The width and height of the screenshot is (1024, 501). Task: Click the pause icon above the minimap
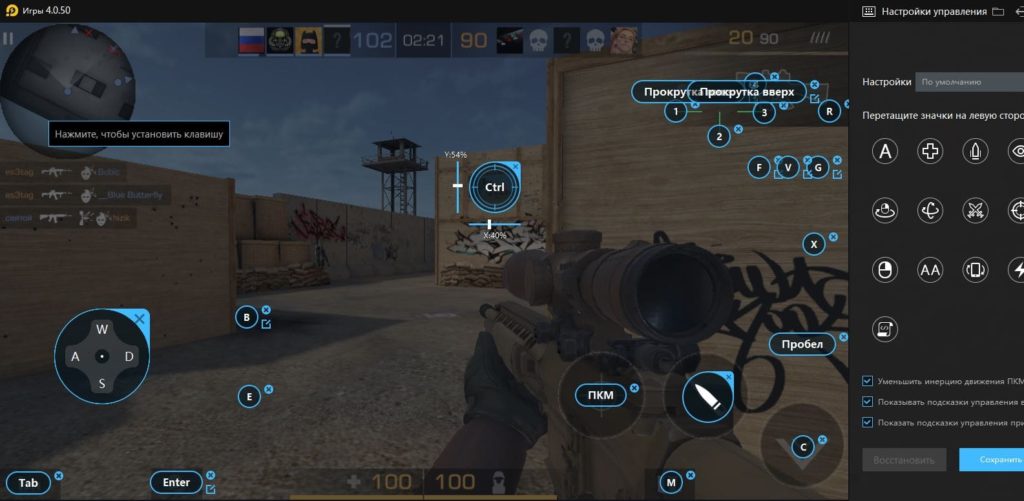pos(8,38)
